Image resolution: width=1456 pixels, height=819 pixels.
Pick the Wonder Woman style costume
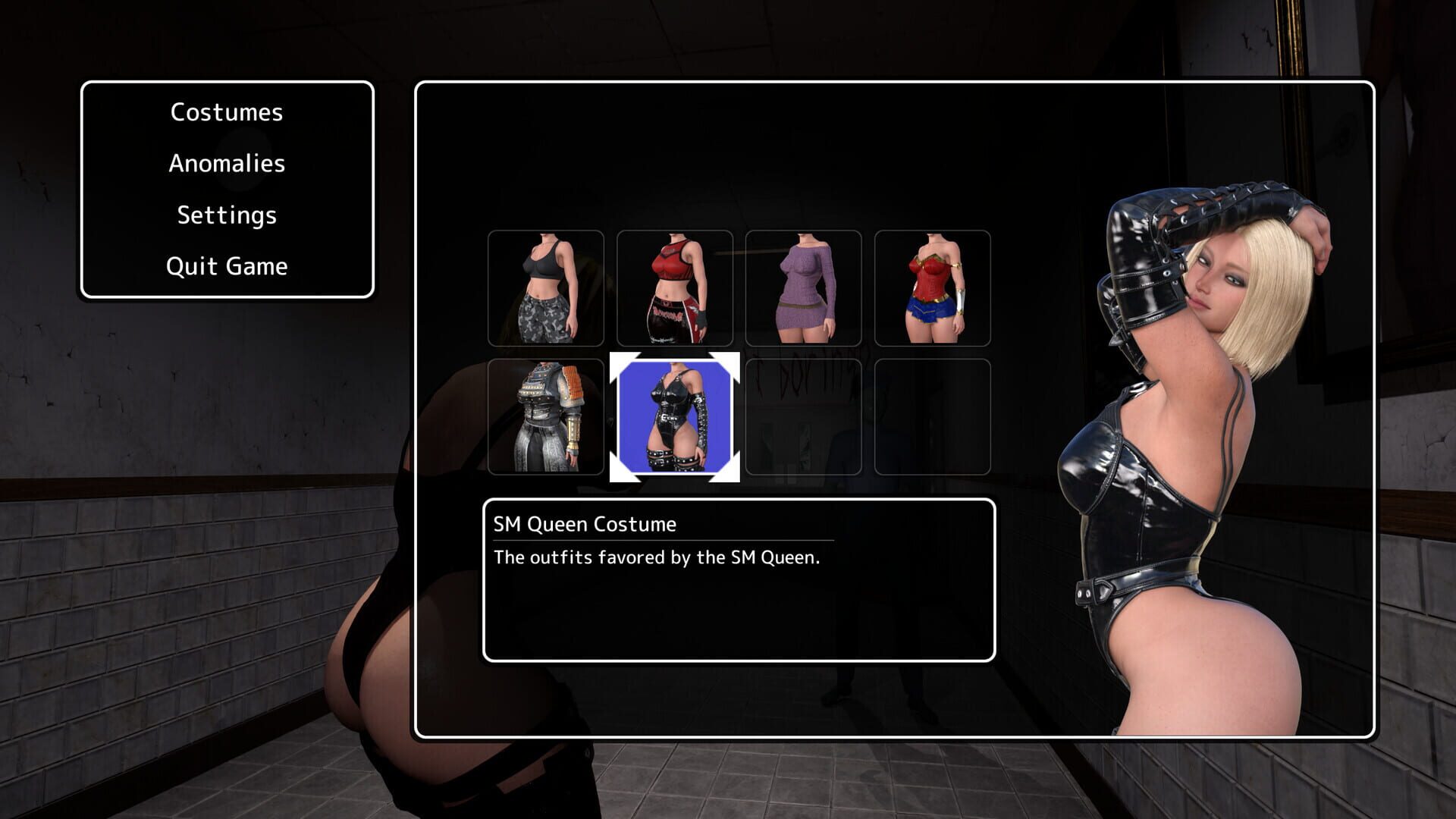pyautogui.click(x=931, y=288)
